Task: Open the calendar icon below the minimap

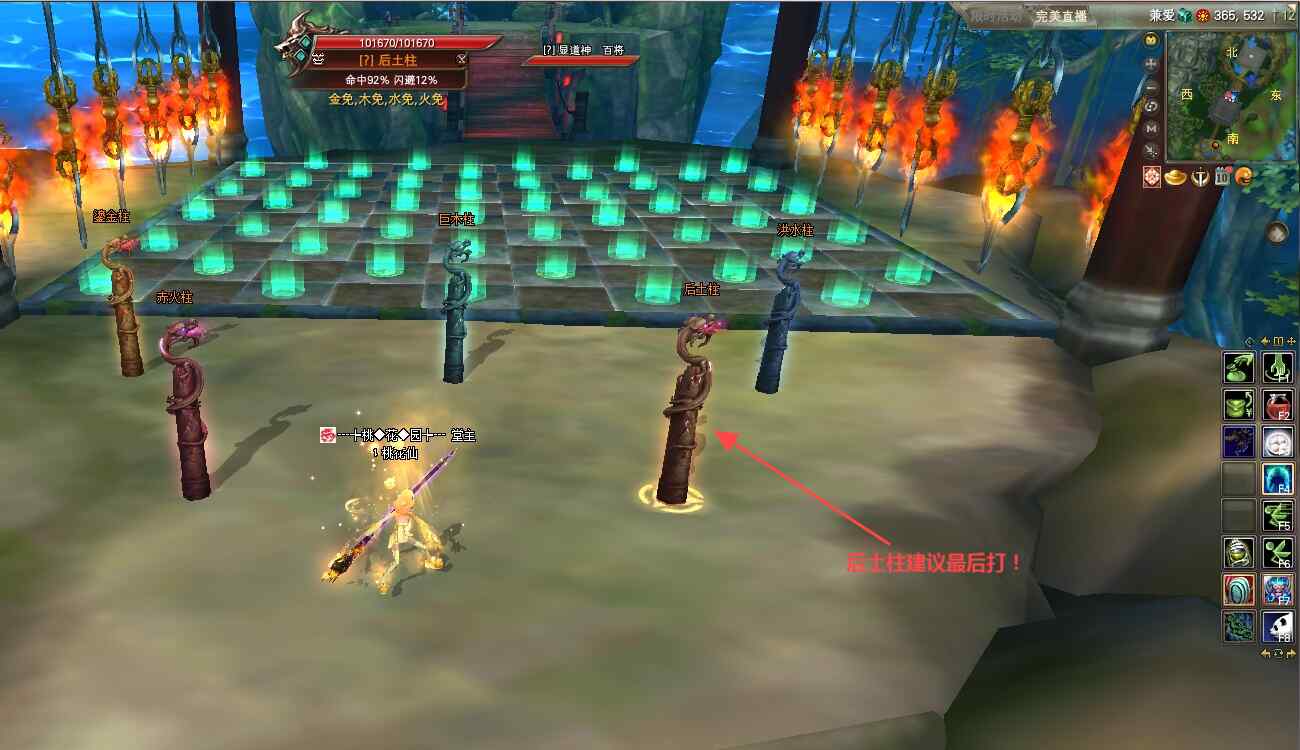Action: click(x=1222, y=178)
